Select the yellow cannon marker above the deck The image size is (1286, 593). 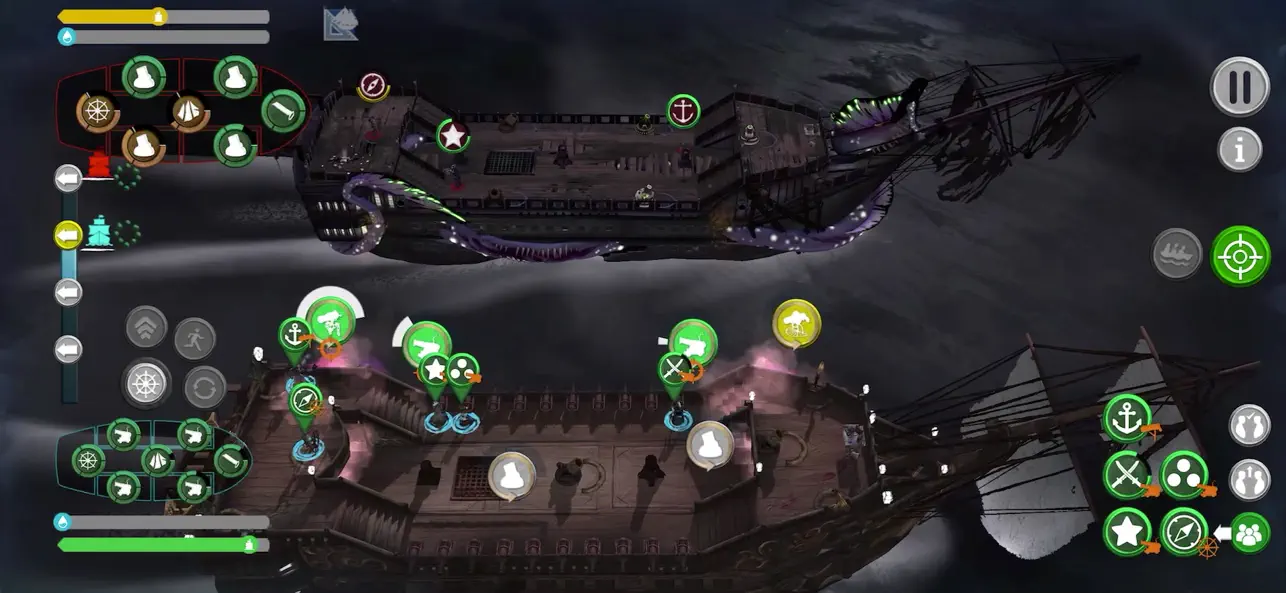click(x=797, y=322)
